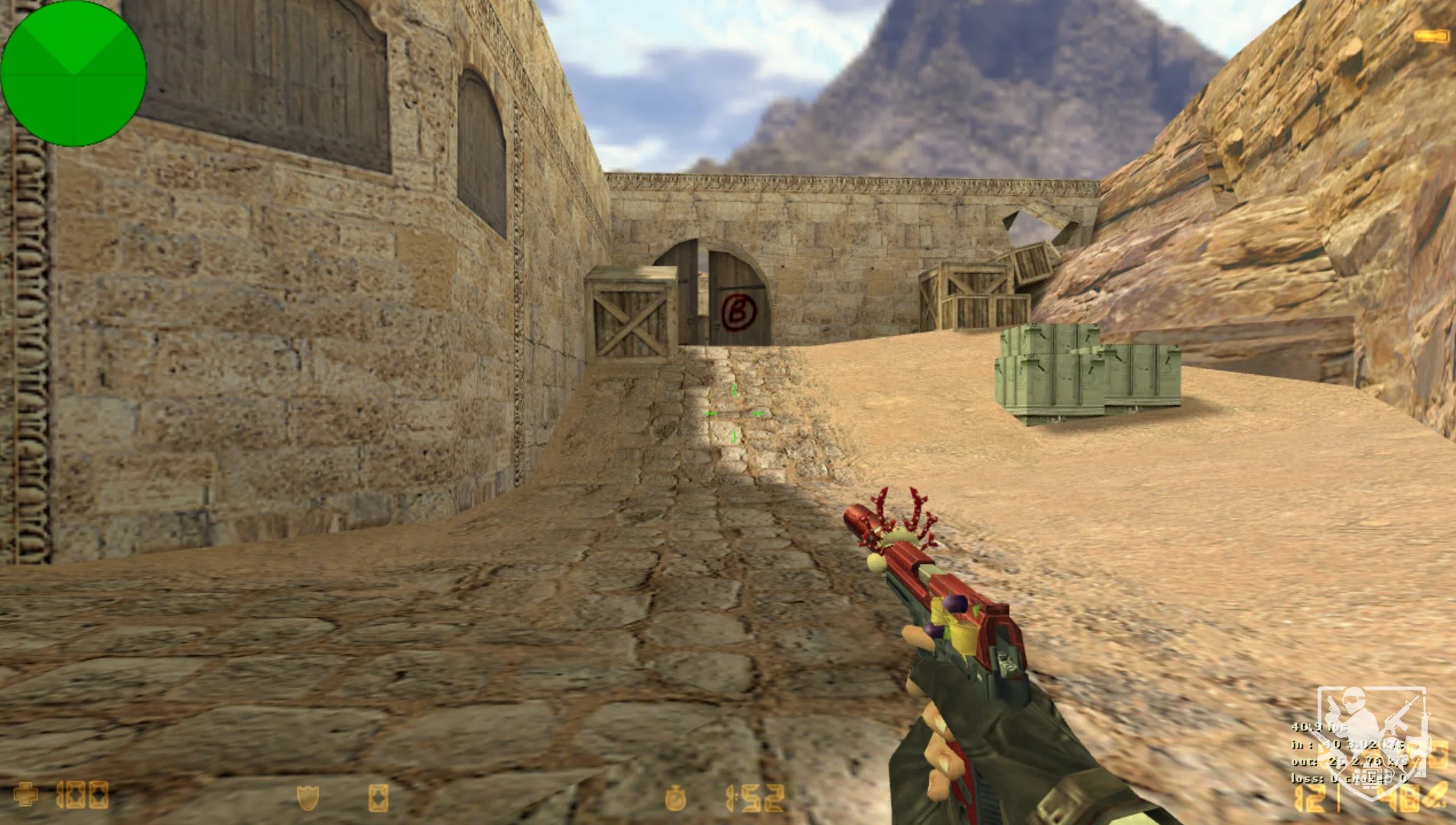Select the round timer stopwatch icon
Viewport: 1456px width, 825px height.
click(675, 798)
